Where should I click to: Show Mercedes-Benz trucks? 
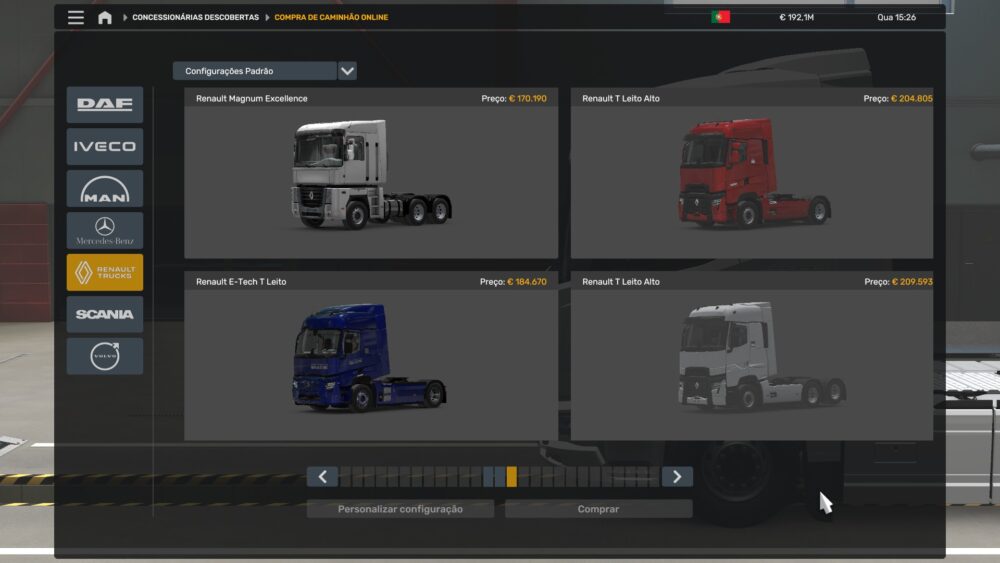click(105, 231)
